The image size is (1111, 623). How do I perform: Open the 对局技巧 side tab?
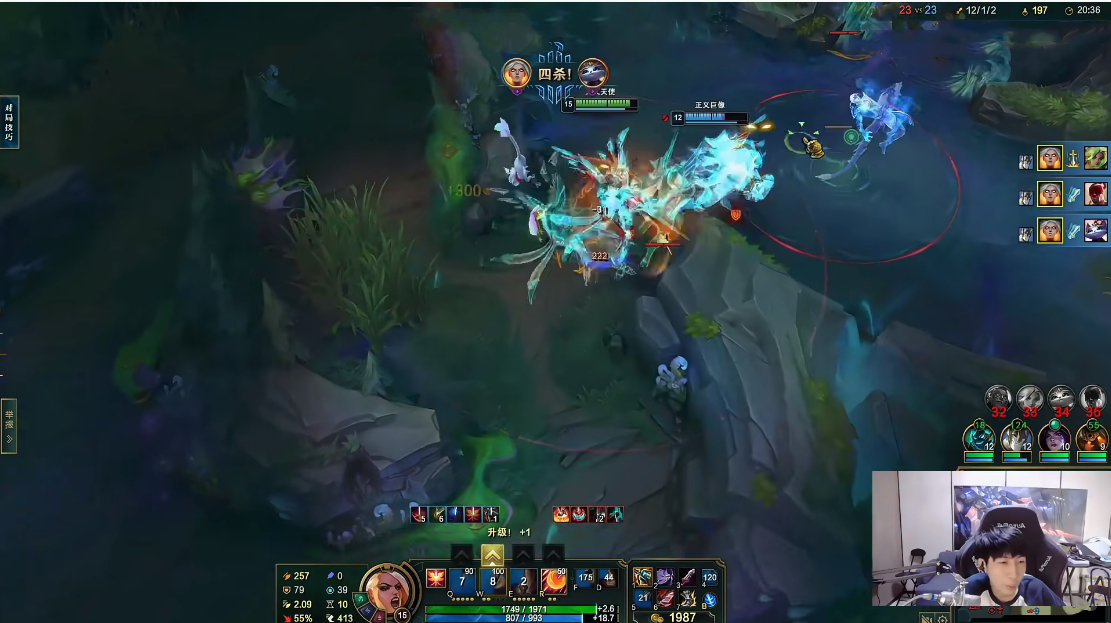click(x=9, y=122)
